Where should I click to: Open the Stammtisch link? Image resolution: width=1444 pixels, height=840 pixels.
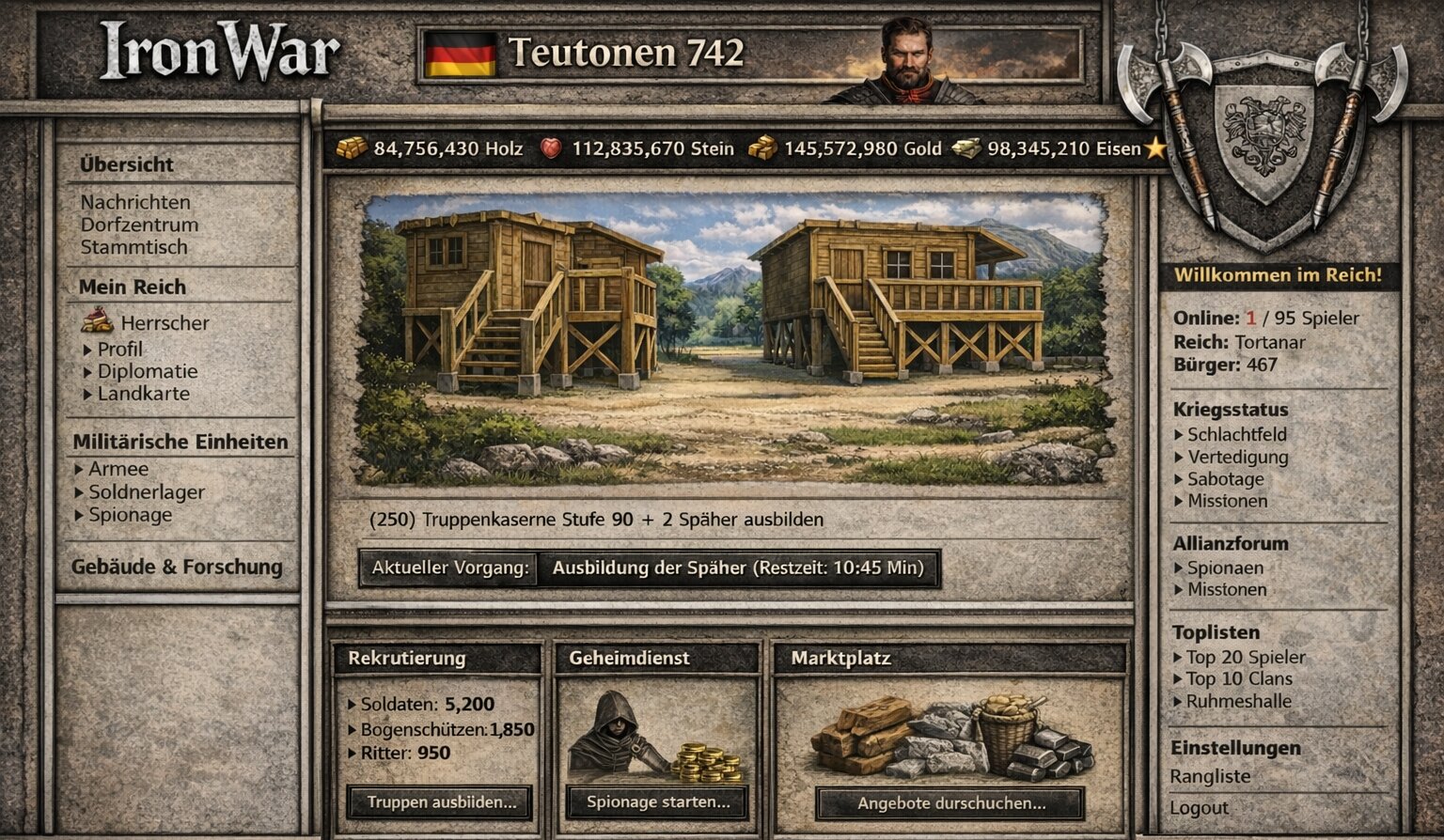click(133, 247)
